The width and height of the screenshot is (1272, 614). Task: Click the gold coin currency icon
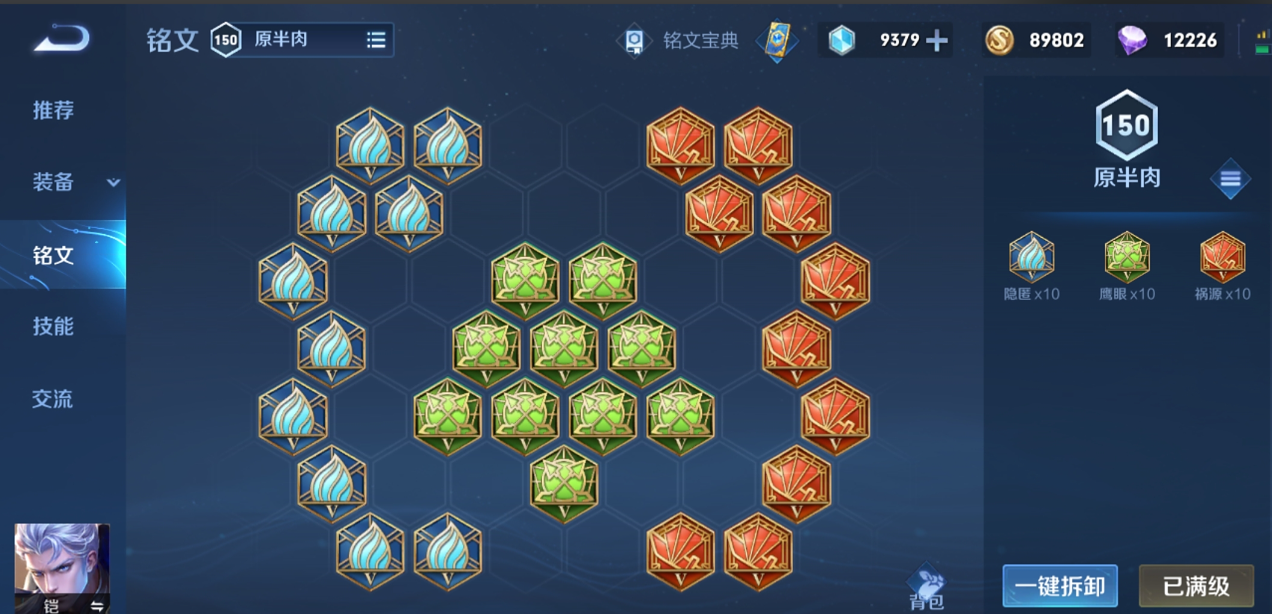point(999,40)
